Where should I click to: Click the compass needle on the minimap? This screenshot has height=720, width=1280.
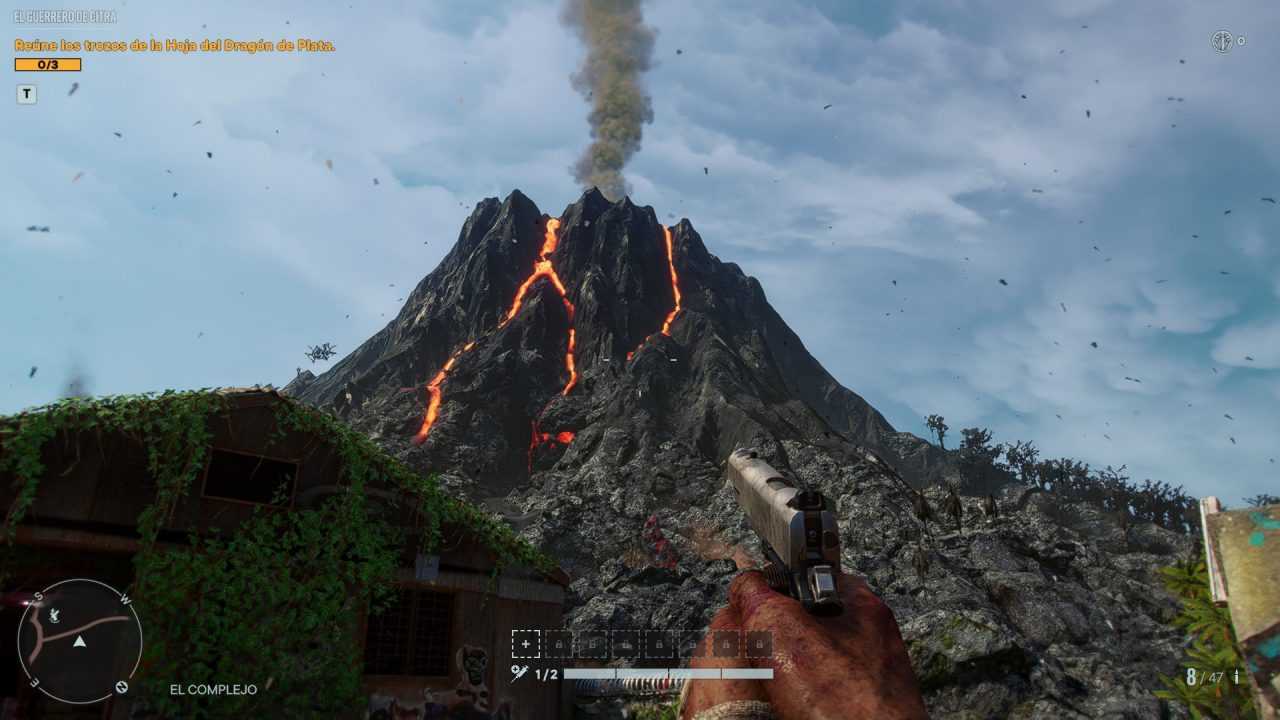[79, 643]
